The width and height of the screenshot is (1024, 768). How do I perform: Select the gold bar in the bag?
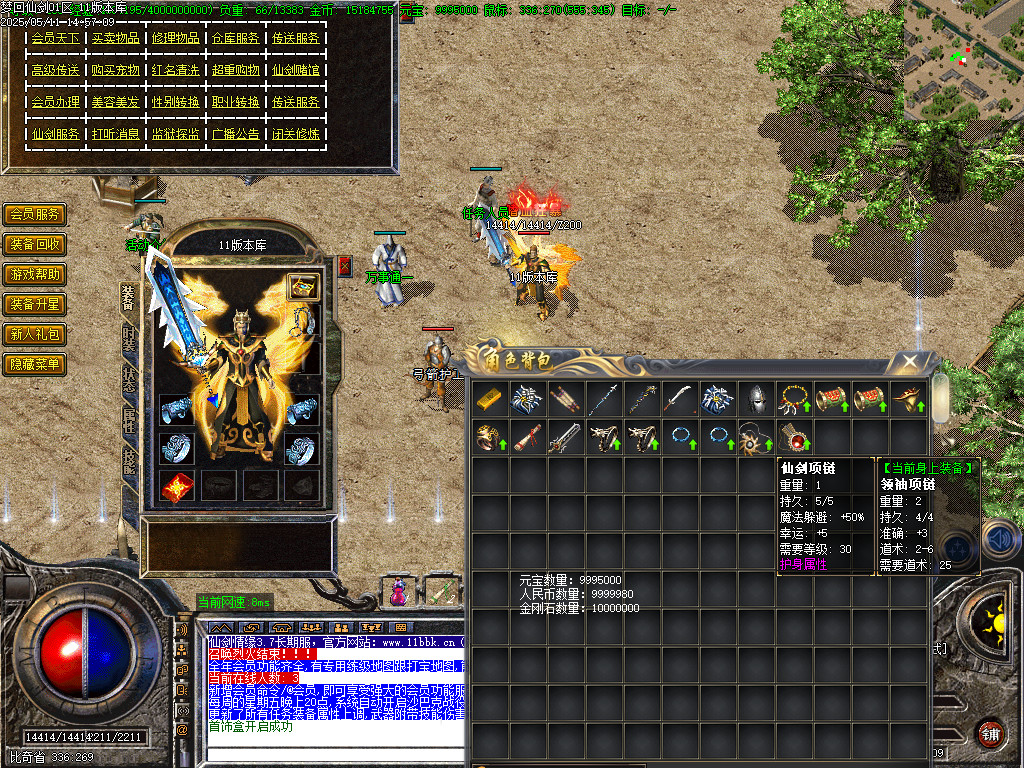click(490, 399)
